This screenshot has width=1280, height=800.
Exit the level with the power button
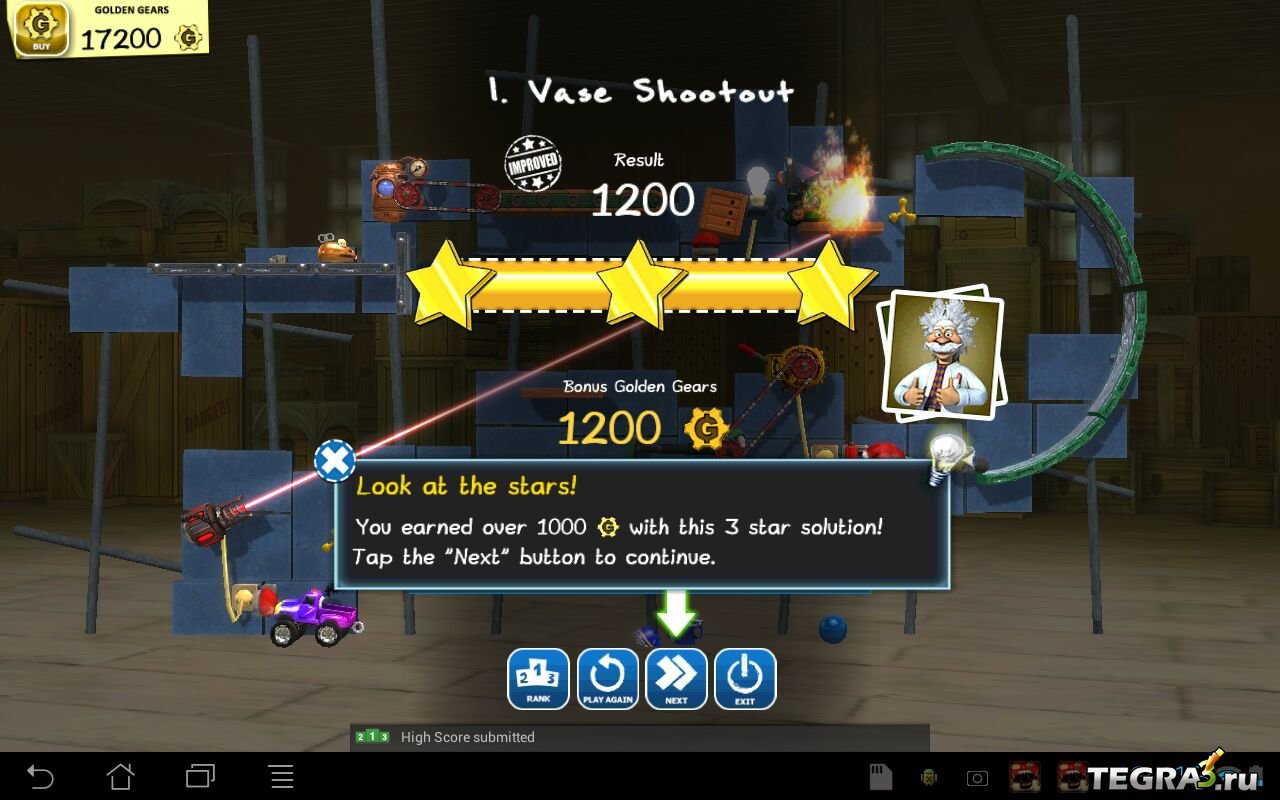(745, 679)
